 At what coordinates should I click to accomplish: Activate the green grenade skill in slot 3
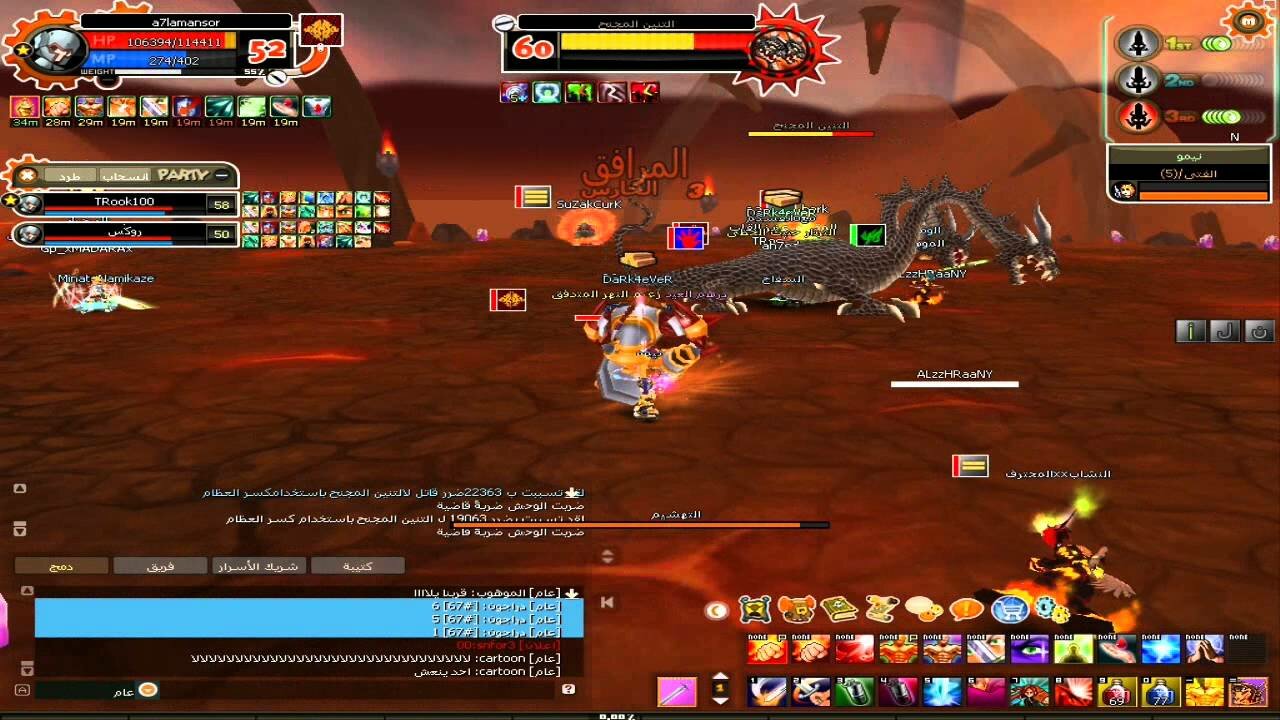point(854,691)
